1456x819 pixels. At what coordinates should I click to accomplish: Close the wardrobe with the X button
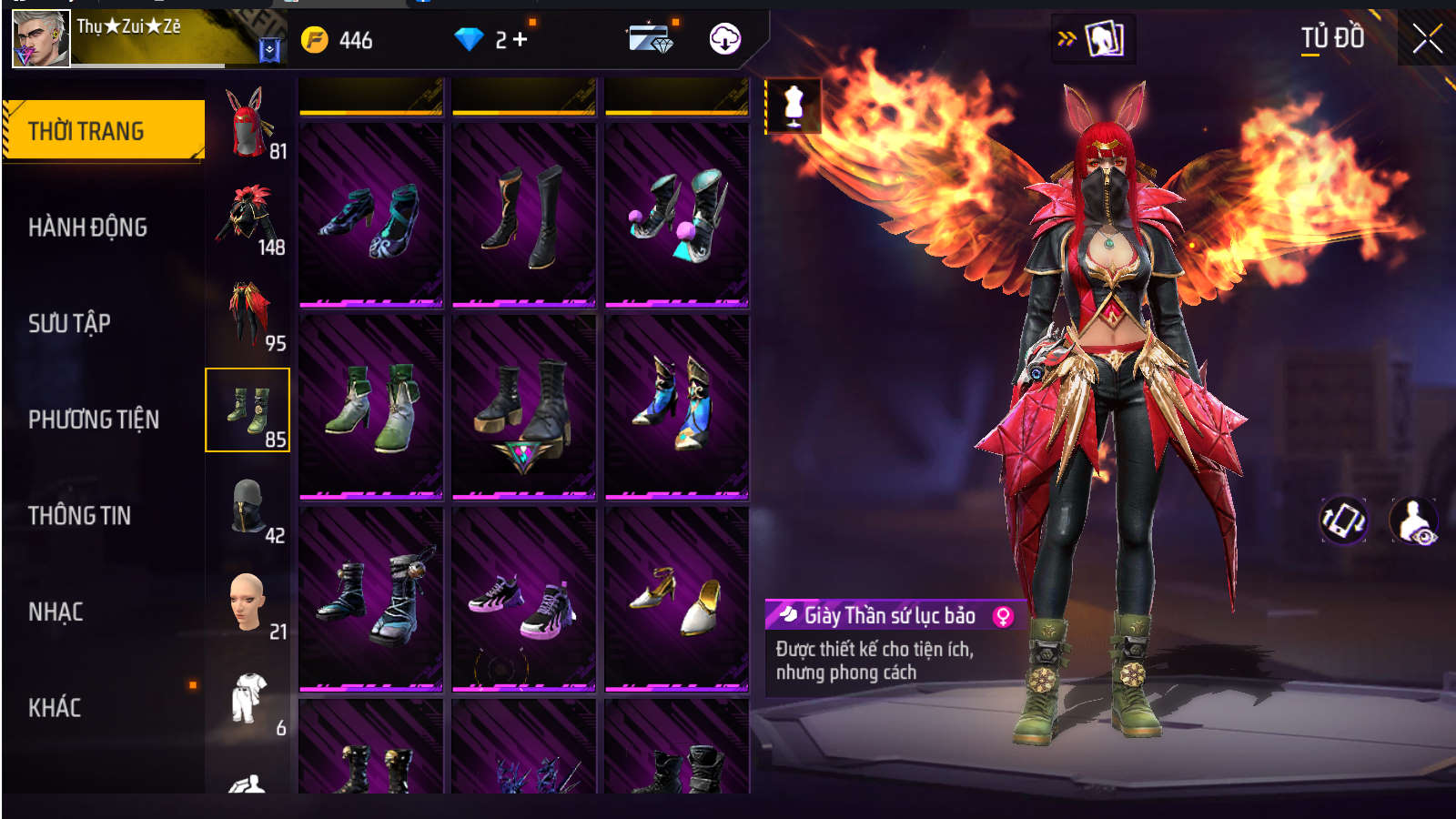point(1427,39)
